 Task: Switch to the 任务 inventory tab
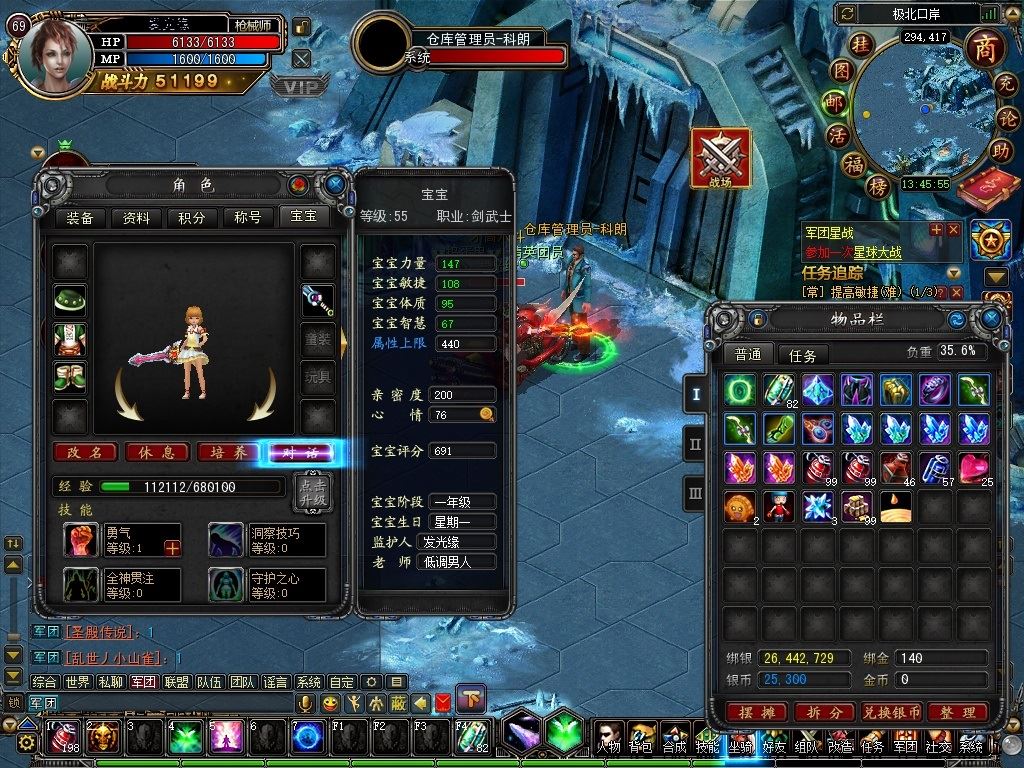[802, 355]
